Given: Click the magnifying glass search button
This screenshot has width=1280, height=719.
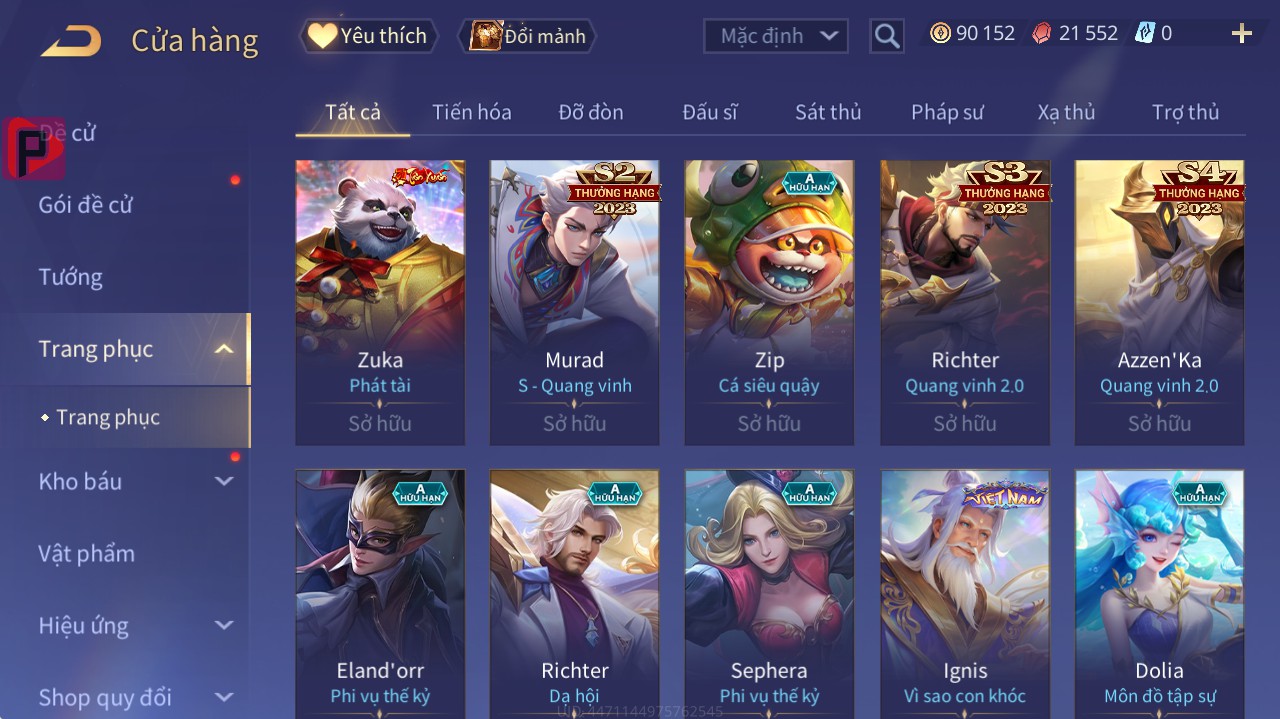Looking at the screenshot, I should click(x=886, y=36).
